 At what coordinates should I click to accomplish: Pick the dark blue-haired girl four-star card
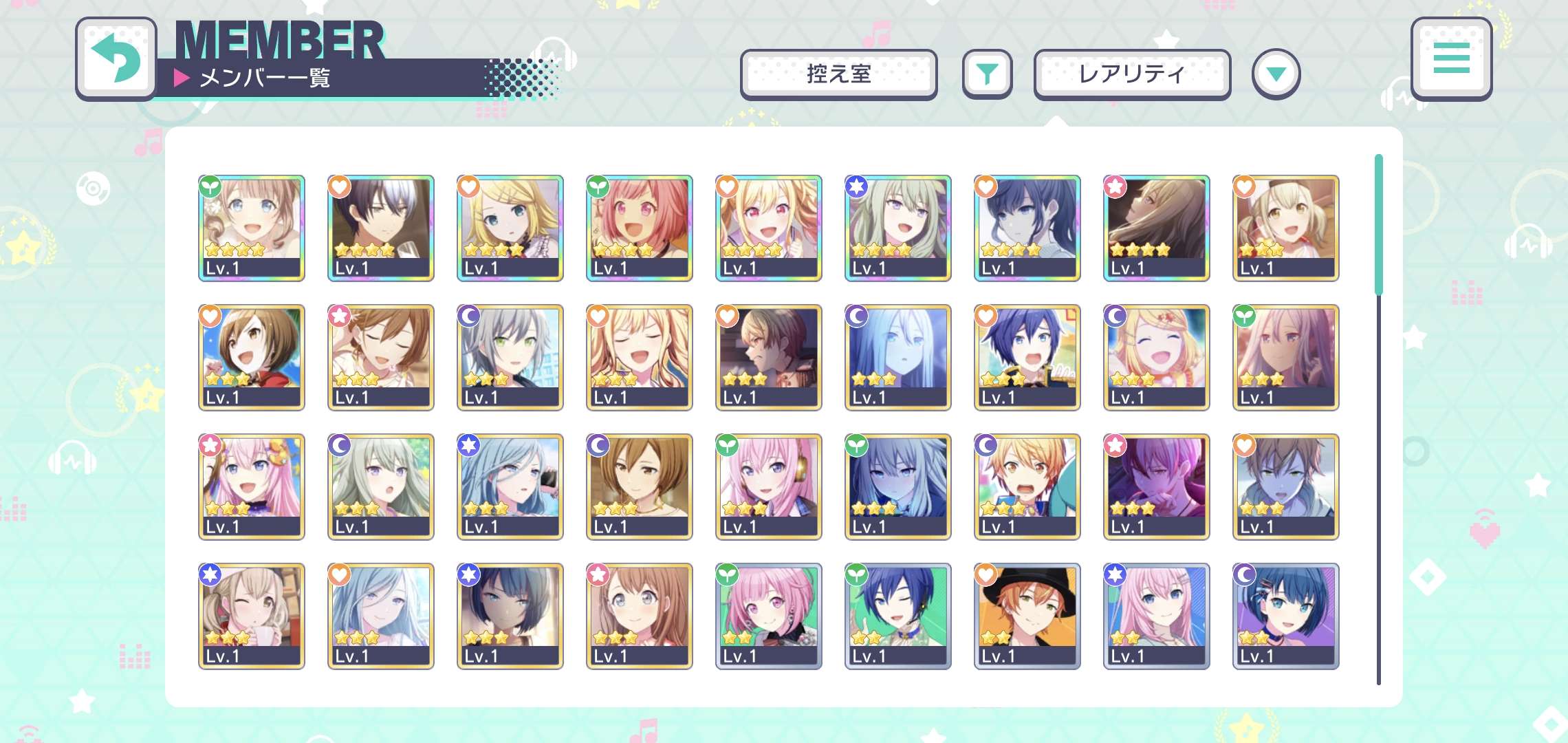pyautogui.click(x=1027, y=228)
